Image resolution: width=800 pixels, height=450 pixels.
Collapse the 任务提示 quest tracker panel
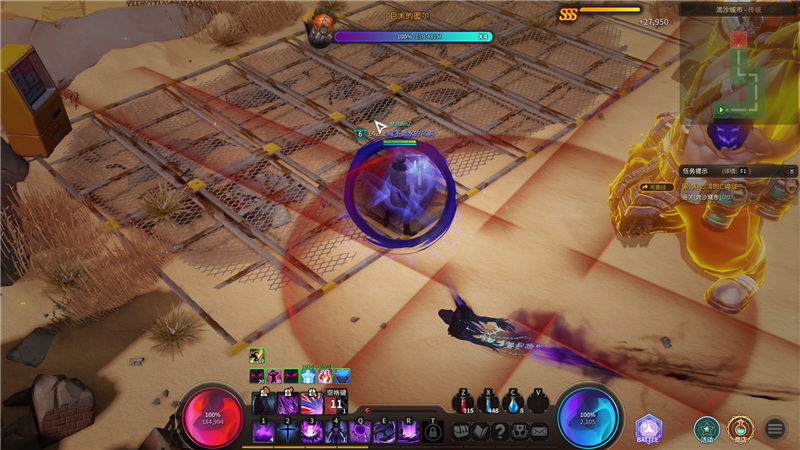(x=791, y=171)
